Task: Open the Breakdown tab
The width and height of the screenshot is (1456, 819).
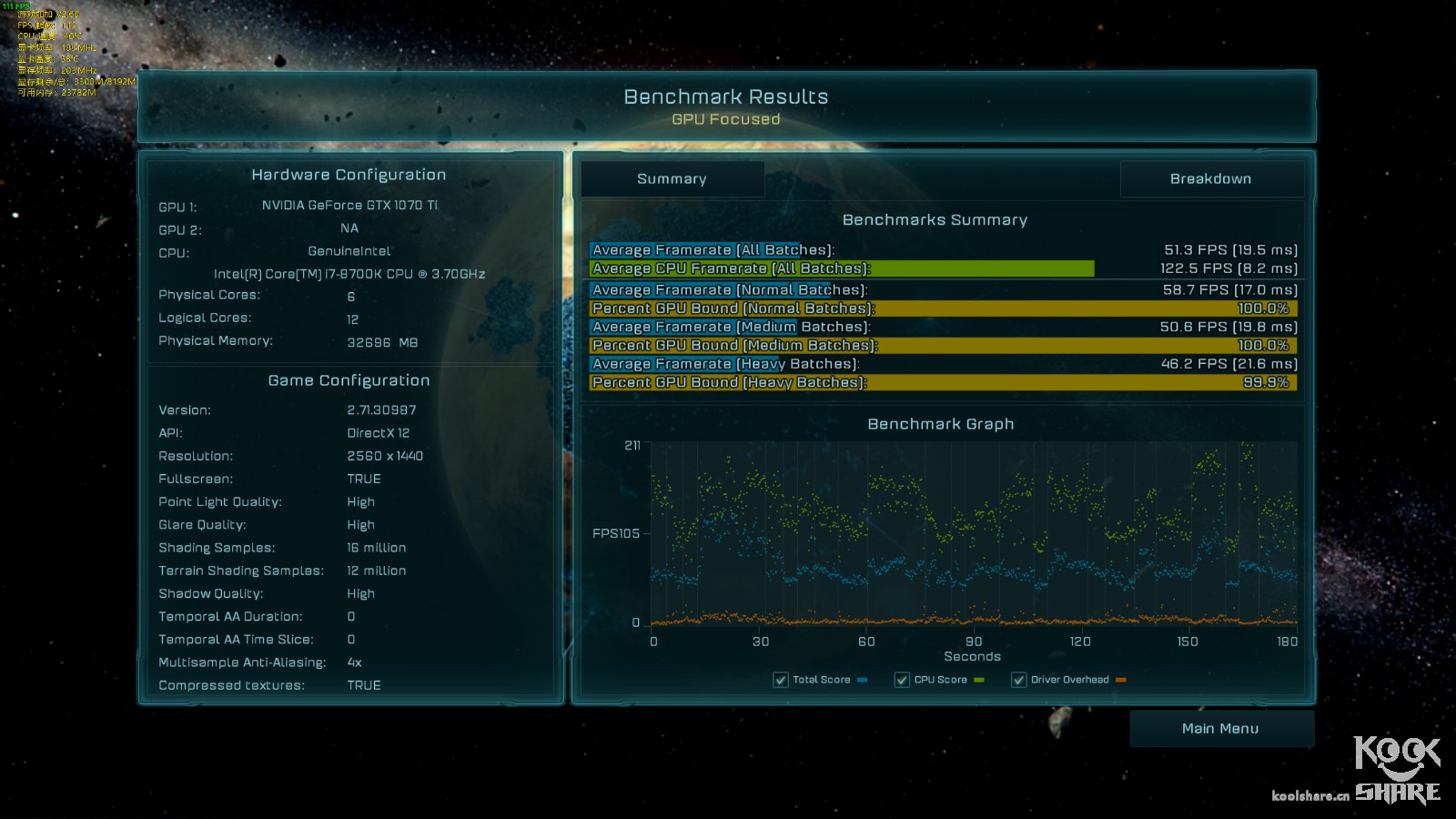Action: [1210, 179]
